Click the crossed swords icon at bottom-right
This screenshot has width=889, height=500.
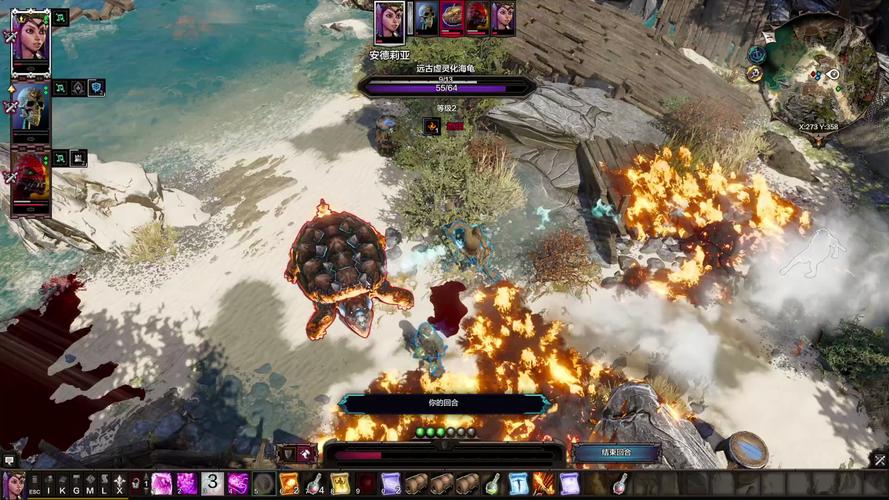tap(879, 461)
